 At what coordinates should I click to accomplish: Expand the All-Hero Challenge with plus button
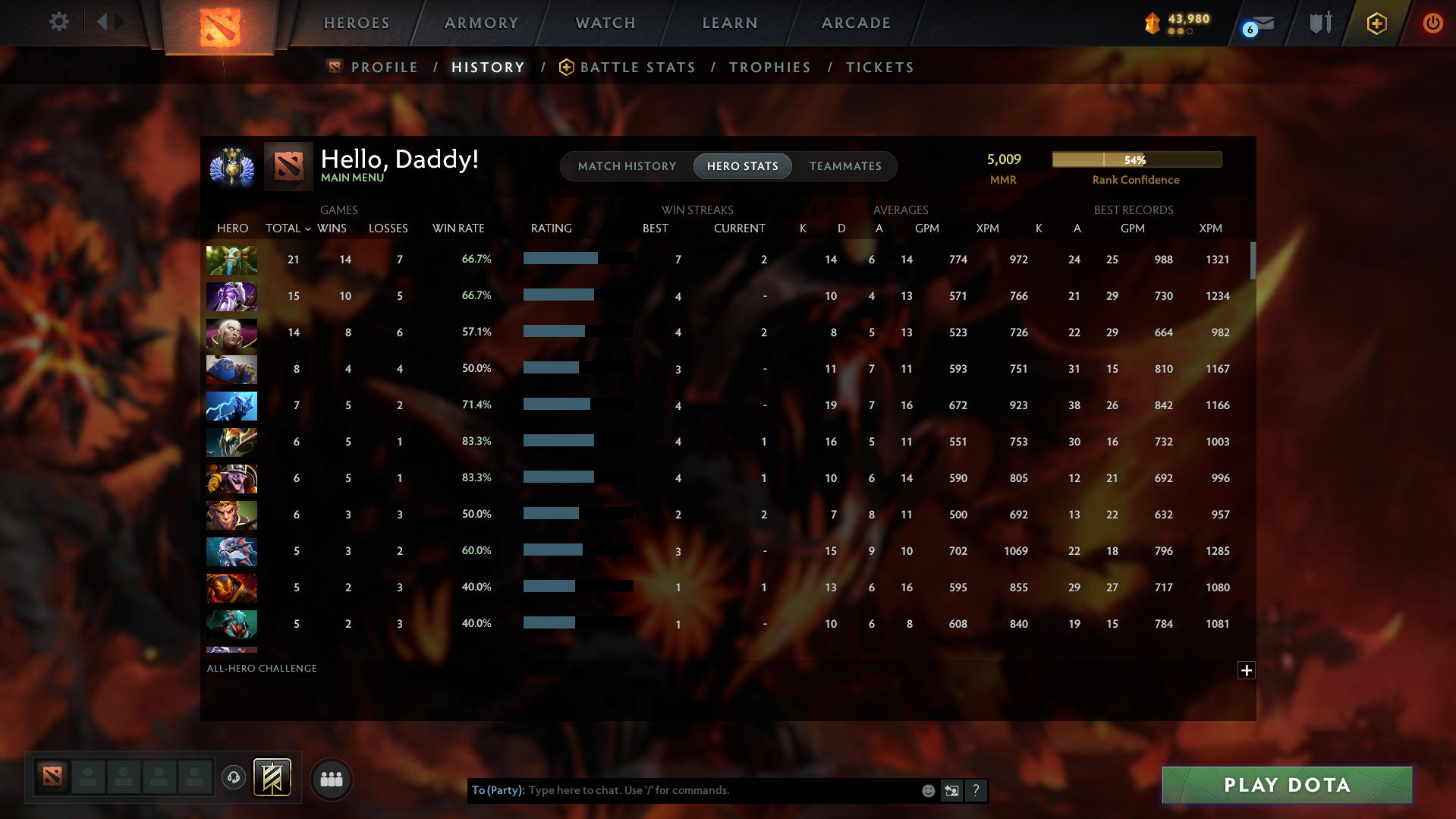point(1245,670)
